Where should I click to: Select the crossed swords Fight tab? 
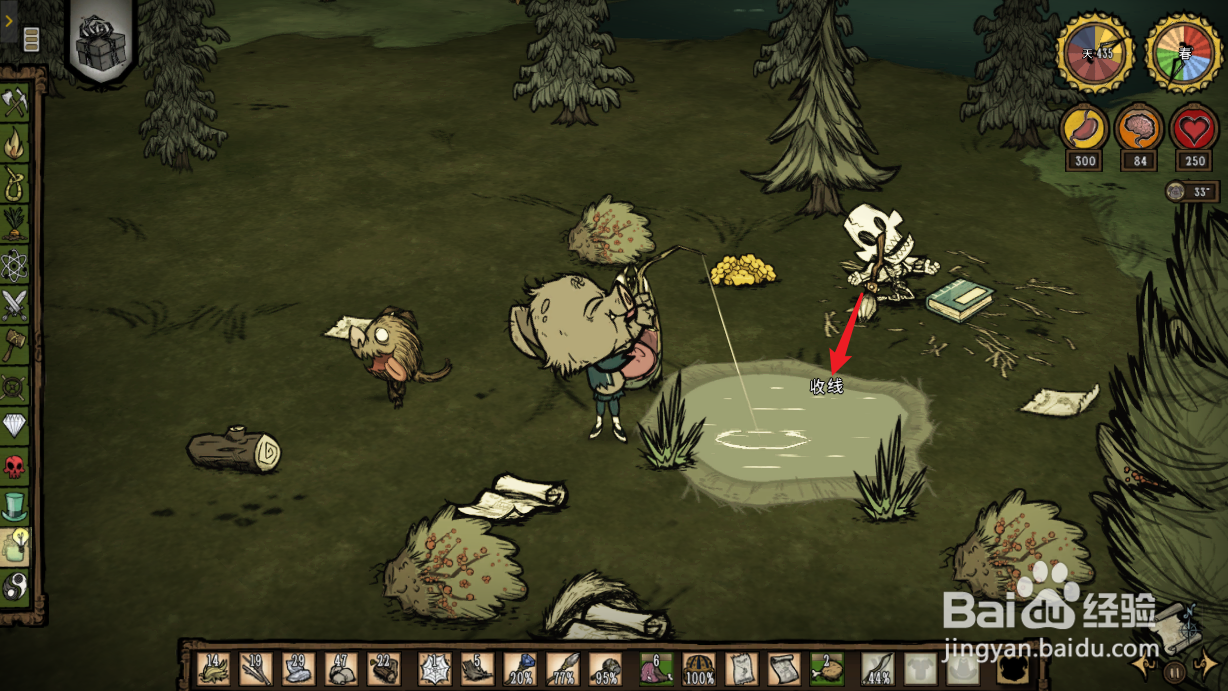coord(16,304)
